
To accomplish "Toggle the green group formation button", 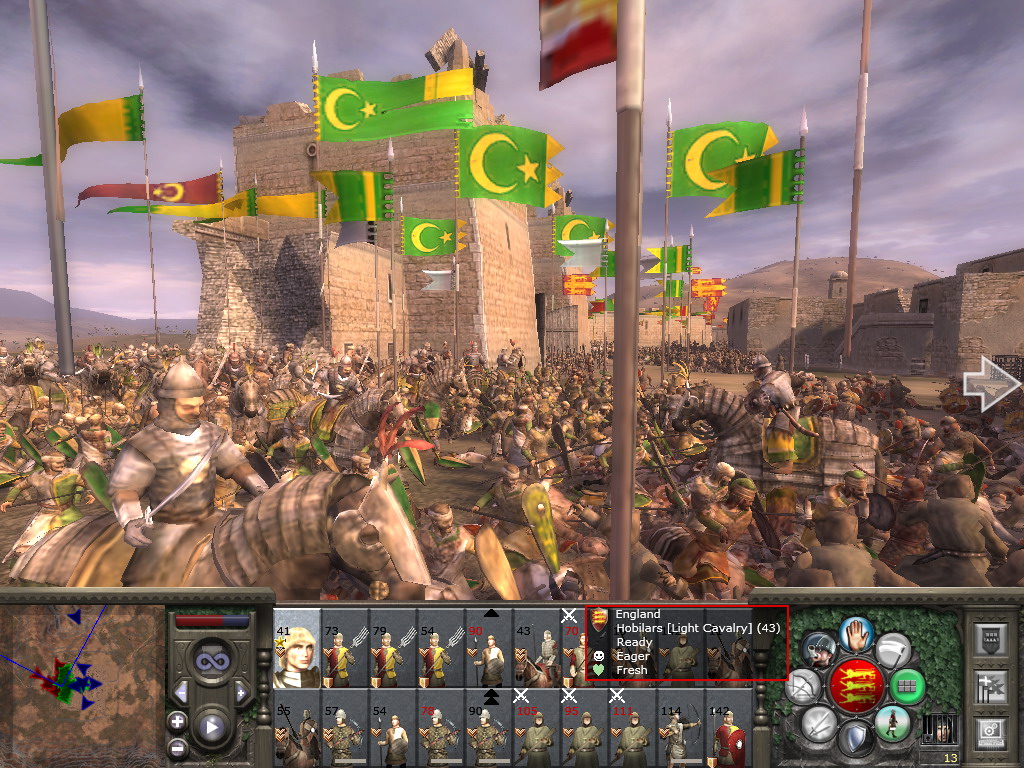I will pyautogui.click(x=906, y=687).
